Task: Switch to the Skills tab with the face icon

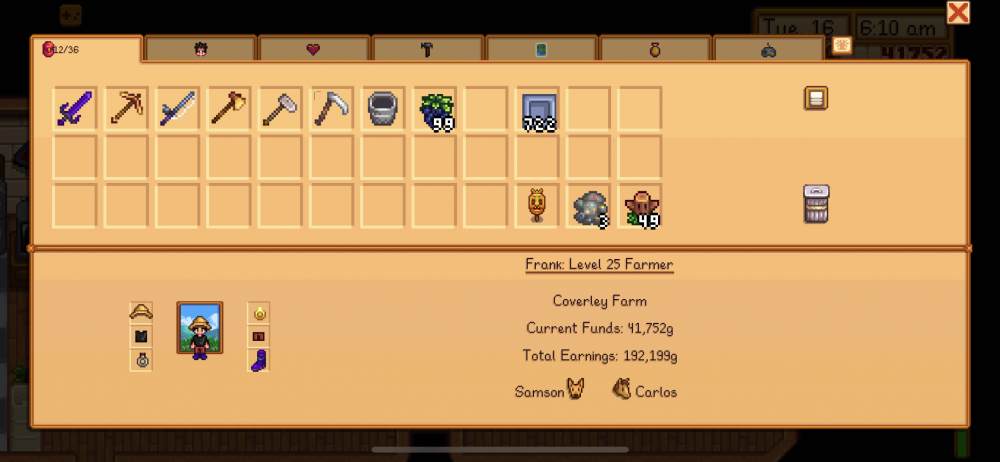Action: coord(199,49)
